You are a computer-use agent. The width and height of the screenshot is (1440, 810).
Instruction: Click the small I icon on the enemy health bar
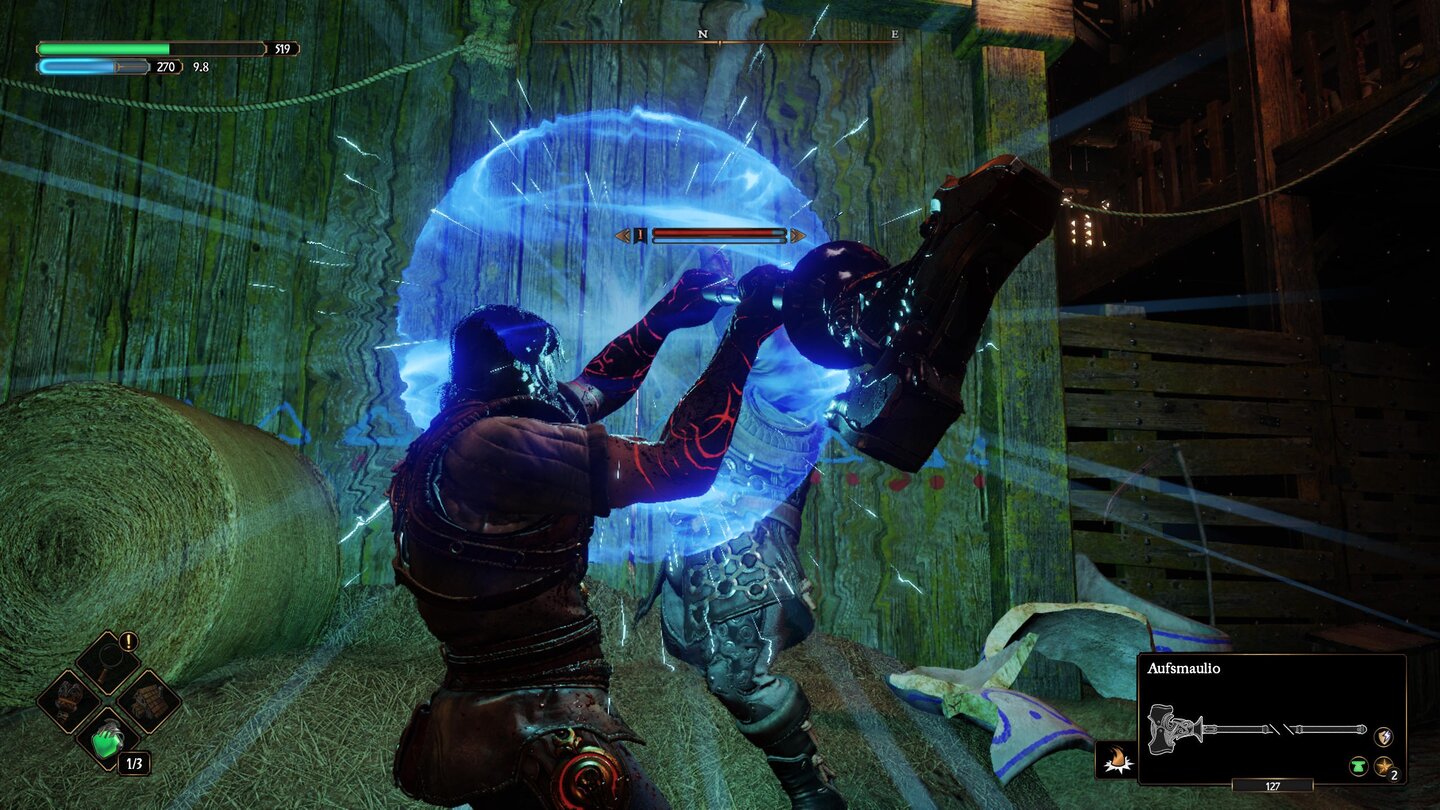pos(639,232)
